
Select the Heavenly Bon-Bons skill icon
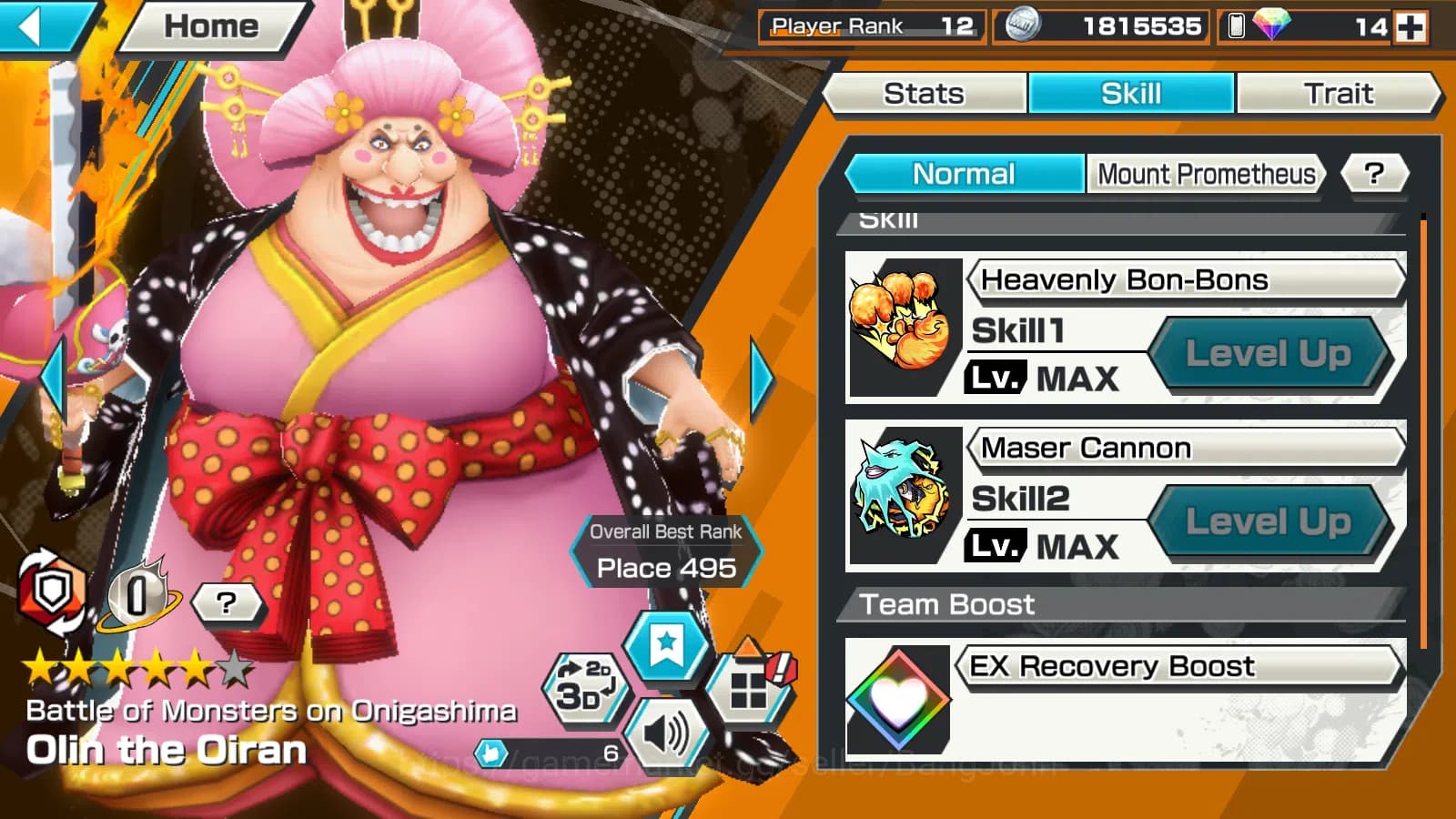(x=903, y=329)
